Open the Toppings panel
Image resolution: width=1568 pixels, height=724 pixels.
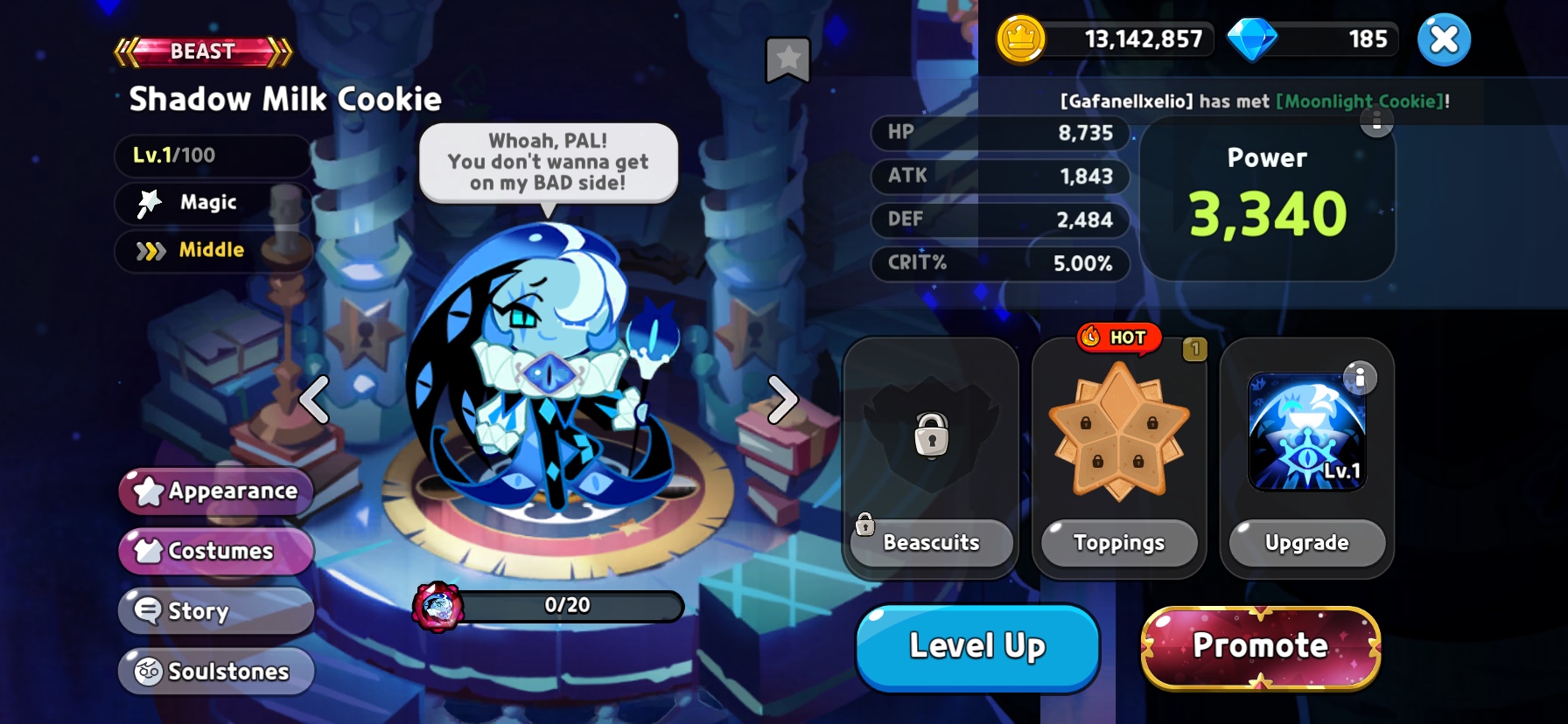[1119, 543]
